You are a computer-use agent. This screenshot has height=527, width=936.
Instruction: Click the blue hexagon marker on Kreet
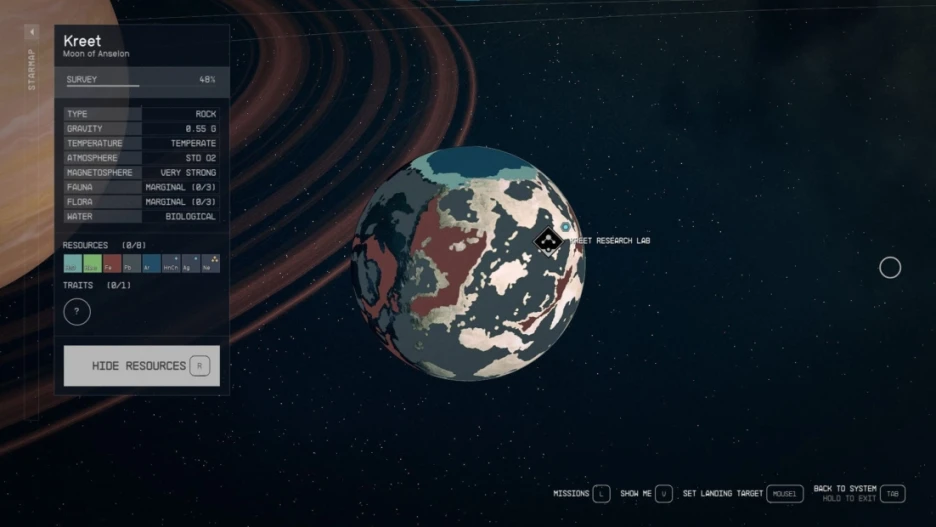pos(566,228)
